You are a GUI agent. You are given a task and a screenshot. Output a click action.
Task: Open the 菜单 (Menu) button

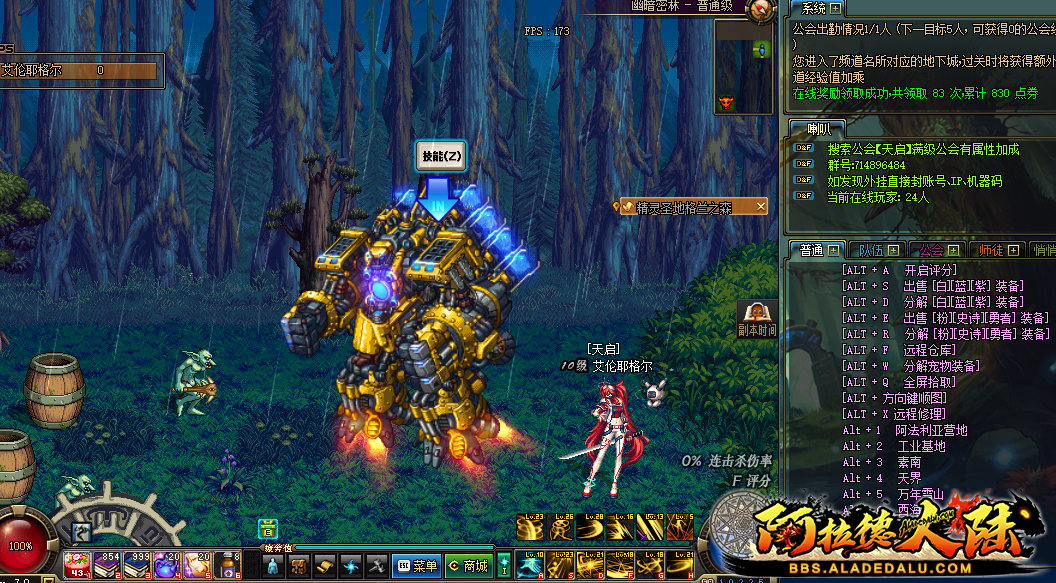pyautogui.click(x=415, y=566)
